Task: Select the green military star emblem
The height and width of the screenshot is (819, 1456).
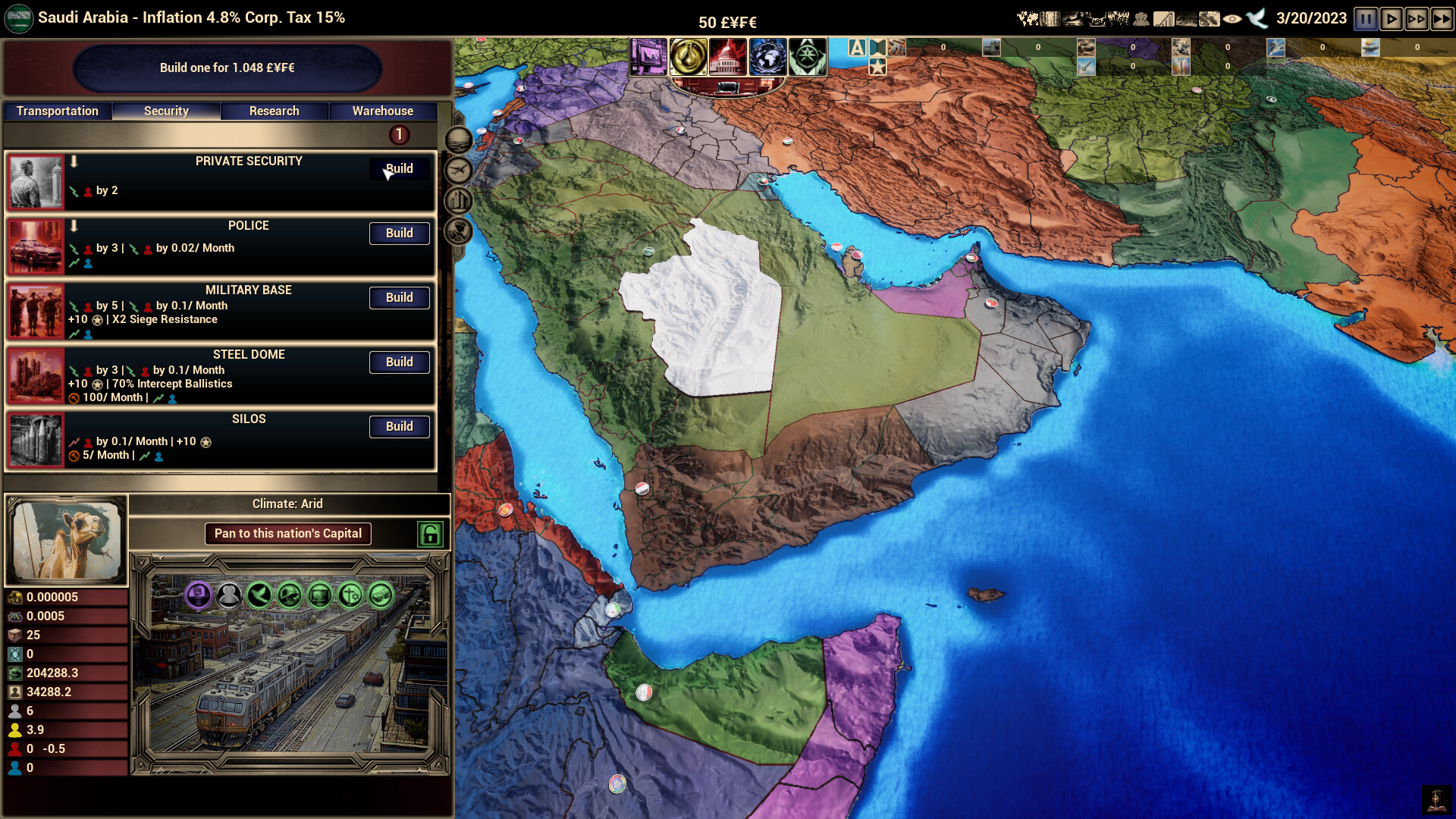Action: point(808,57)
